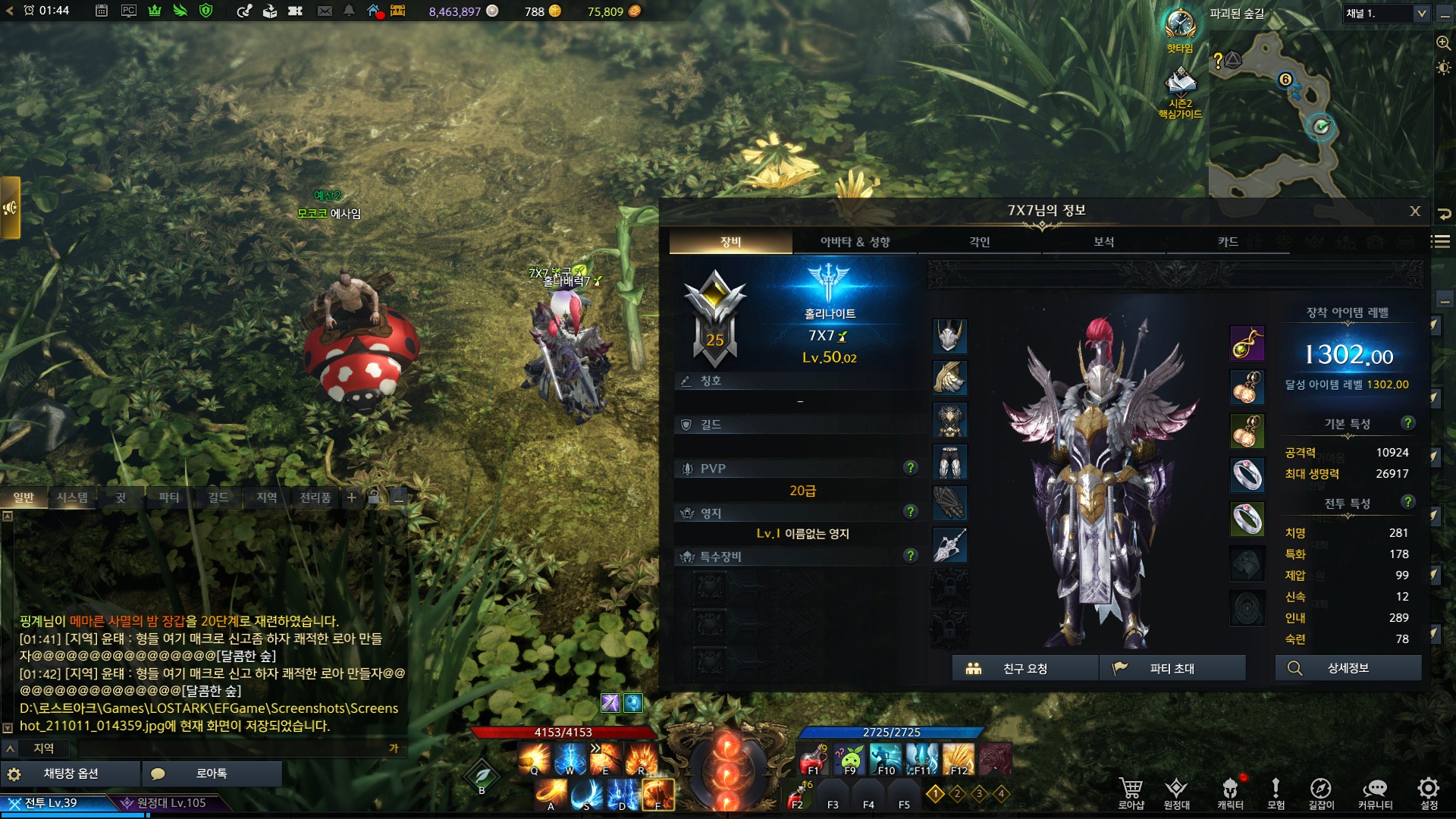Viewport: 1456px width, 819px height.
Task: Switch to the 각인 tab
Action: (x=979, y=242)
